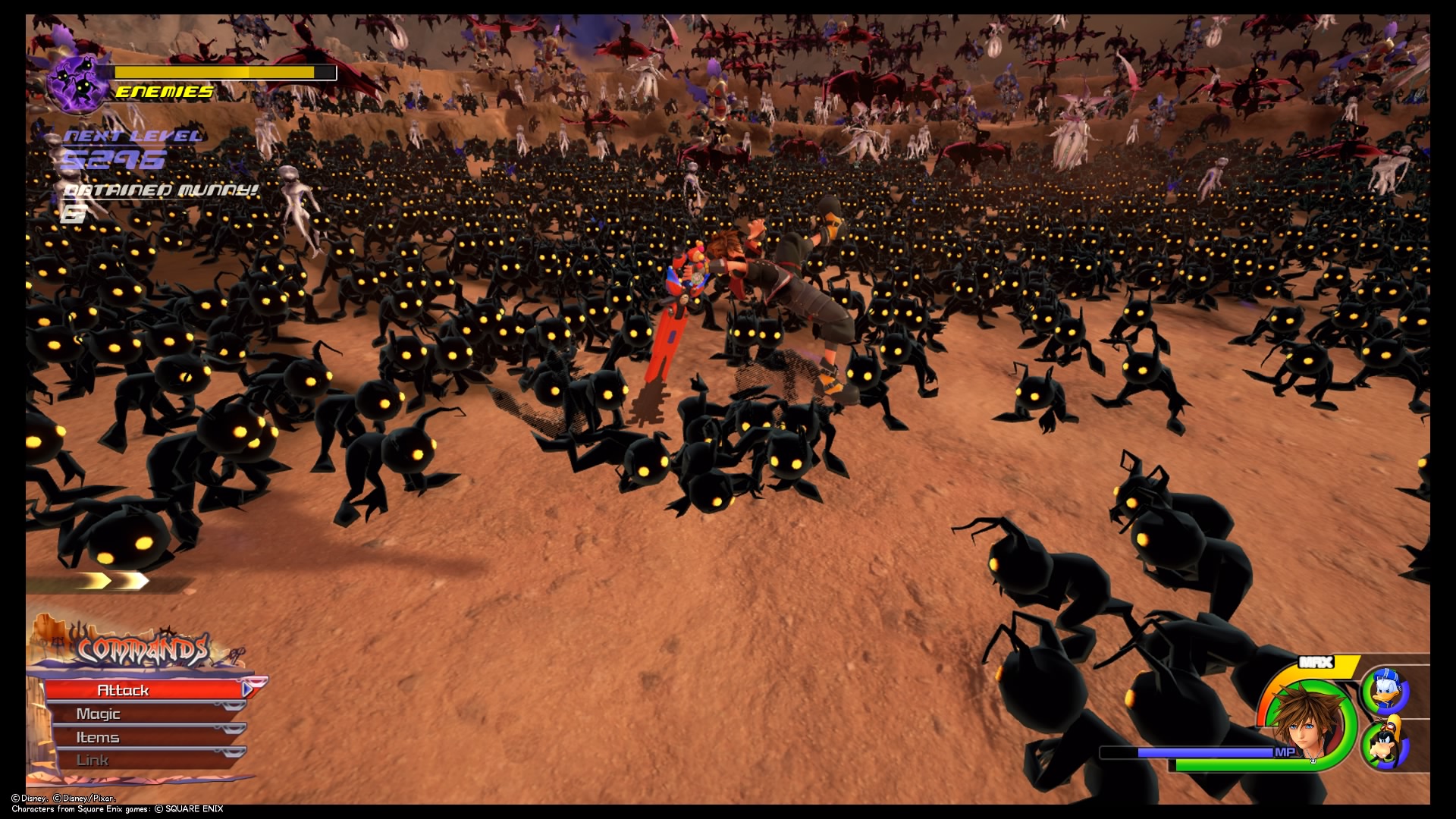Select Magic from the Commands menu

pos(99,713)
